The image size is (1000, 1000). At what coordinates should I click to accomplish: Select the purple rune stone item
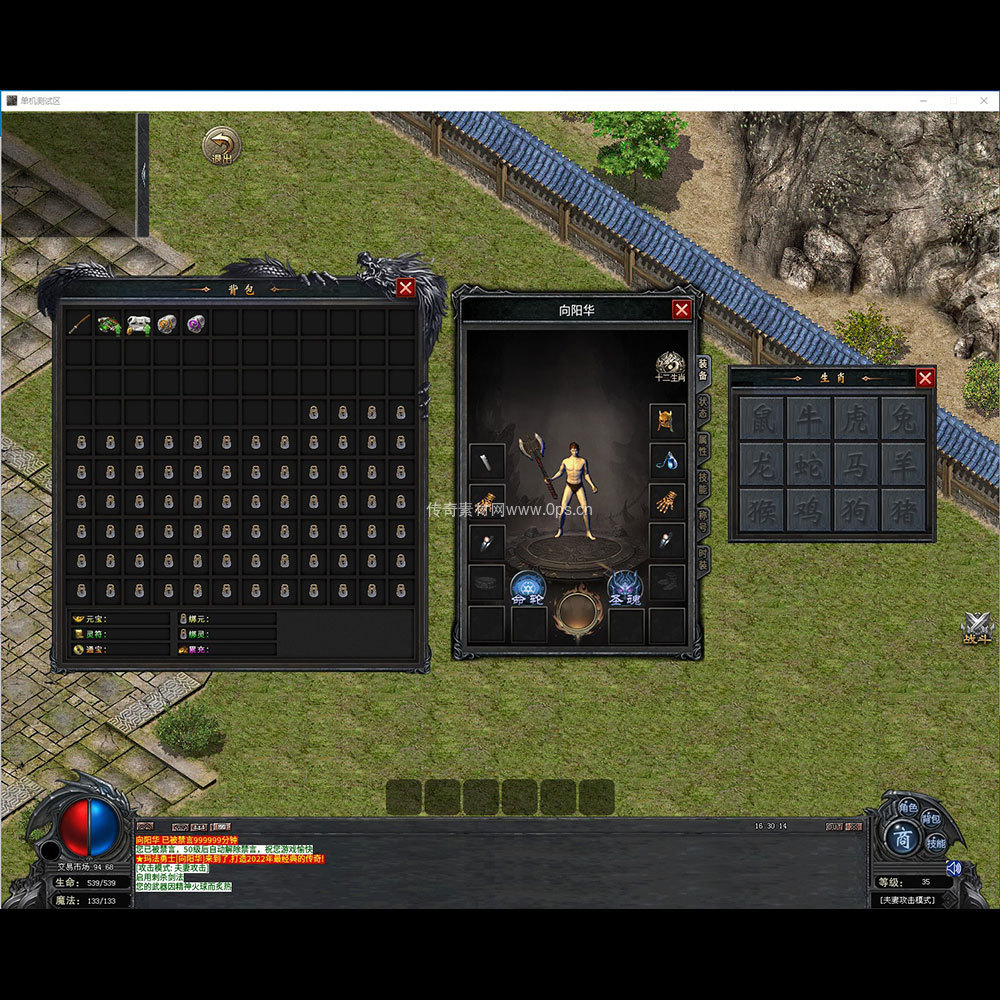[x=196, y=323]
